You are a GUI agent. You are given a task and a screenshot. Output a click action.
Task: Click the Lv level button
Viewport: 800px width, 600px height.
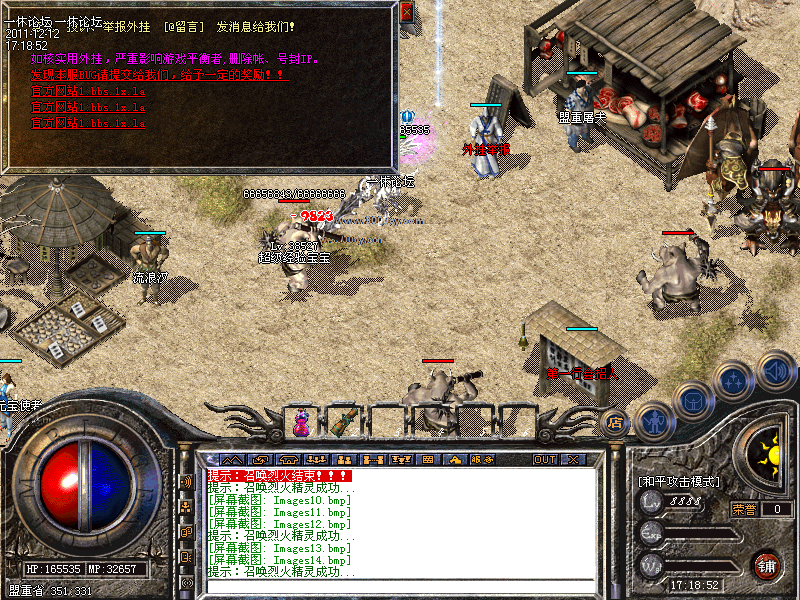(x=652, y=504)
